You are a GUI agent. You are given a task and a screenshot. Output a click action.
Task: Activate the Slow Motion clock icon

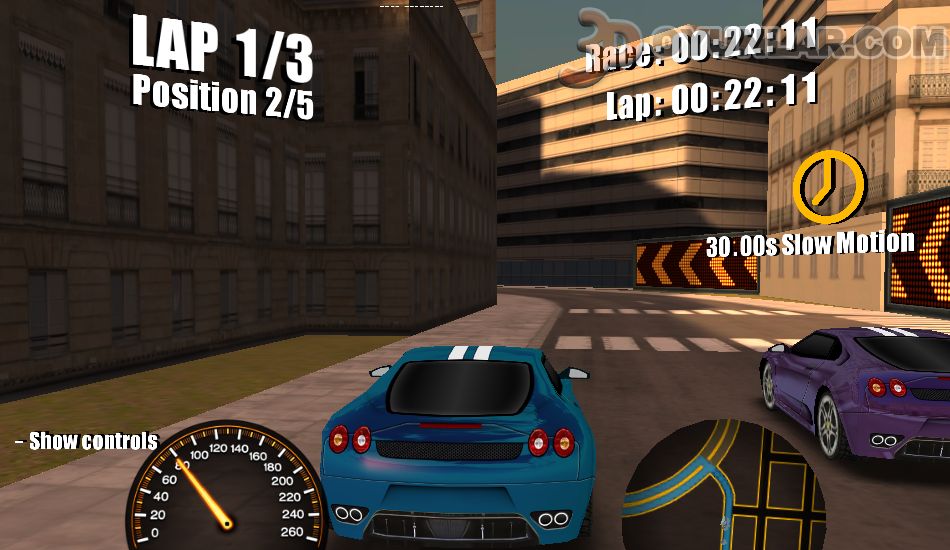click(x=828, y=185)
